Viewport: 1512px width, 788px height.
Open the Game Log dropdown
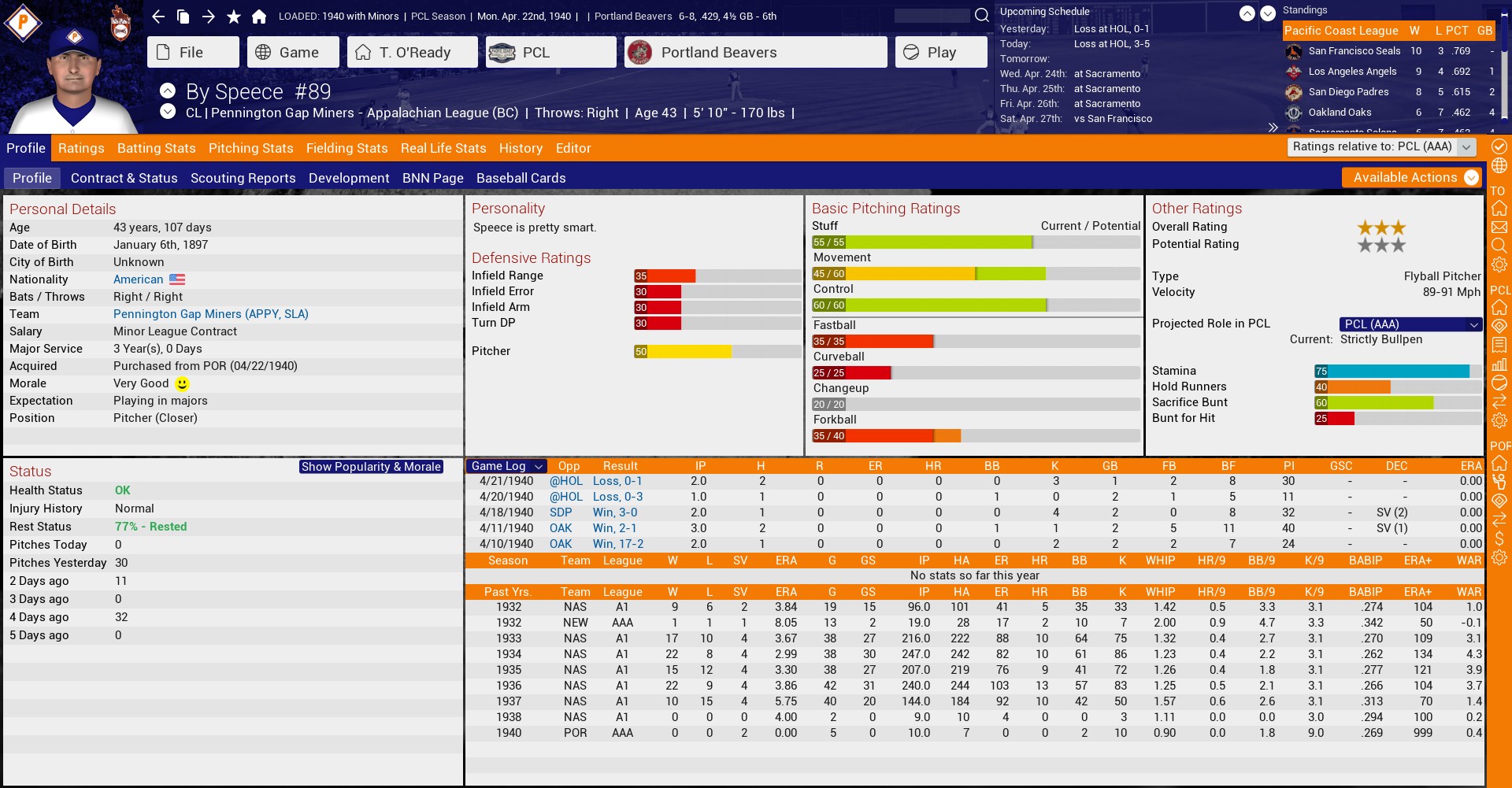506,466
